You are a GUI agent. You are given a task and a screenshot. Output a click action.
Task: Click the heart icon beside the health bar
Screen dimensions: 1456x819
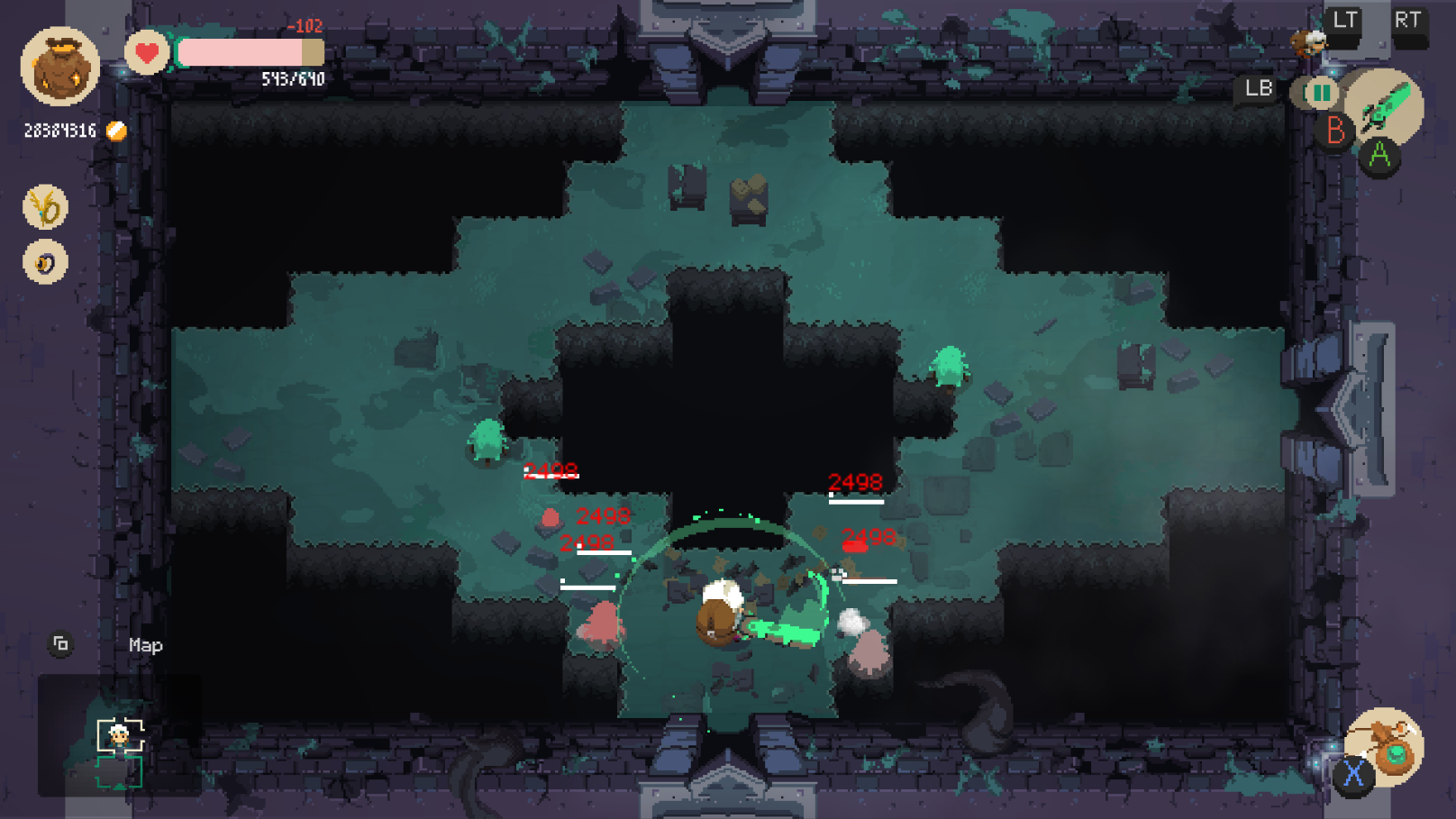146,54
